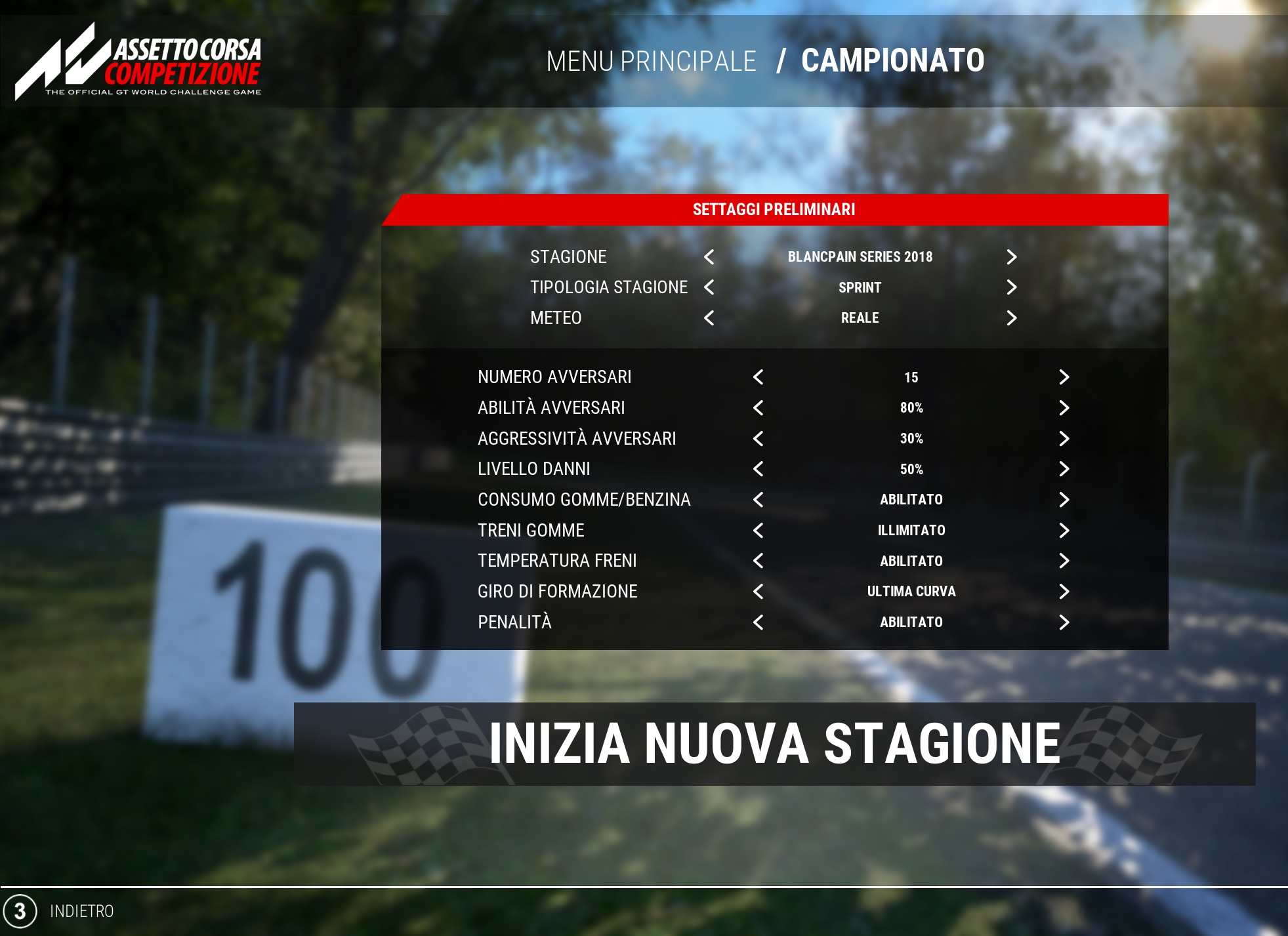1288x936 pixels.
Task: Change Treni Gomme using left arrow
Action: click(758, 531)
